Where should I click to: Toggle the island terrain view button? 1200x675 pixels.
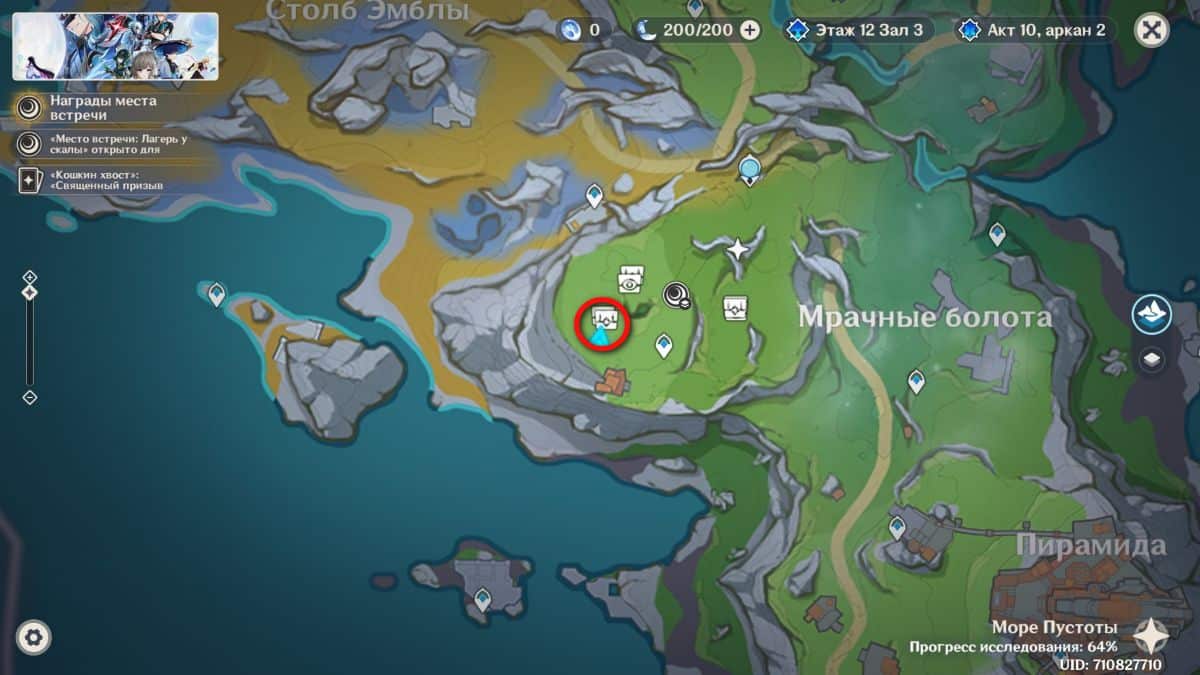tap(1152, 314)
